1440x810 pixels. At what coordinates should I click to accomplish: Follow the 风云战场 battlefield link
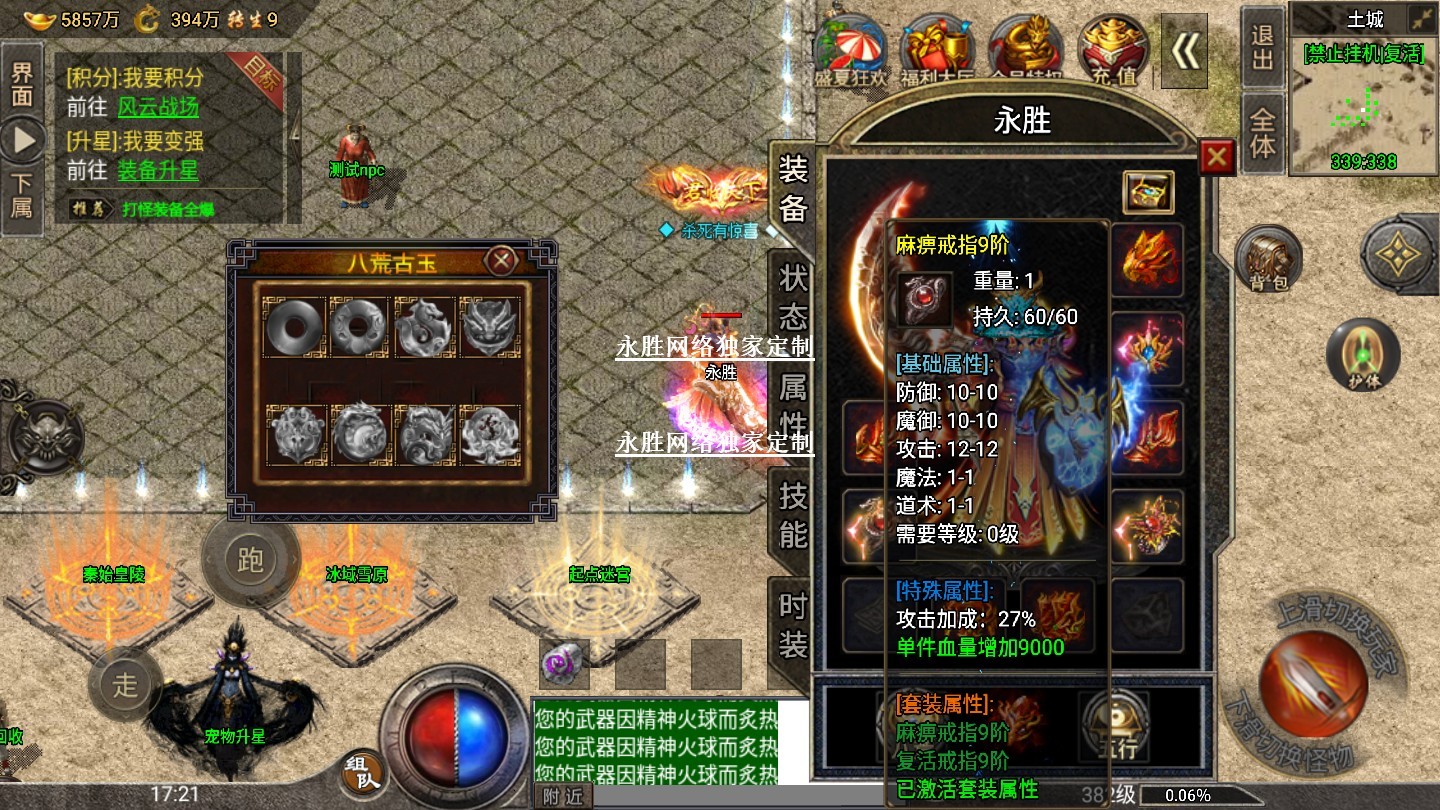[158, 108]
